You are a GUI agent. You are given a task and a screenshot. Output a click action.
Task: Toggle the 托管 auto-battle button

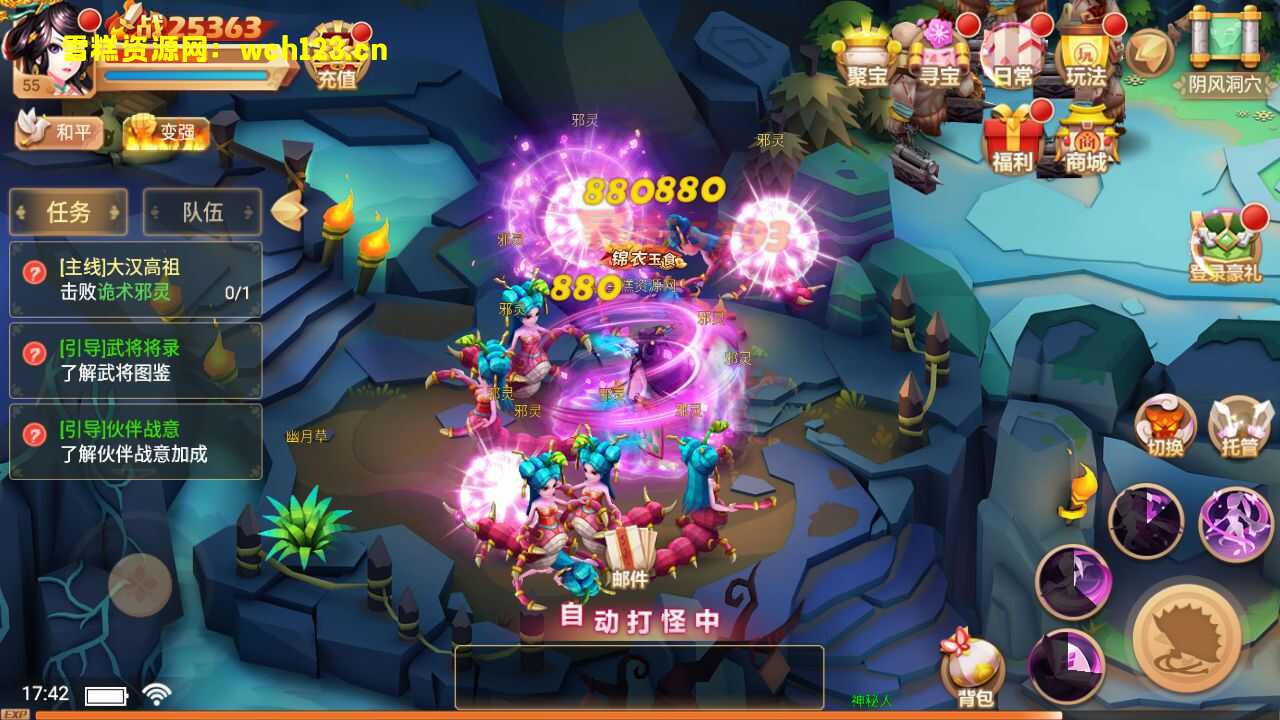click(x=1240, y=427)
